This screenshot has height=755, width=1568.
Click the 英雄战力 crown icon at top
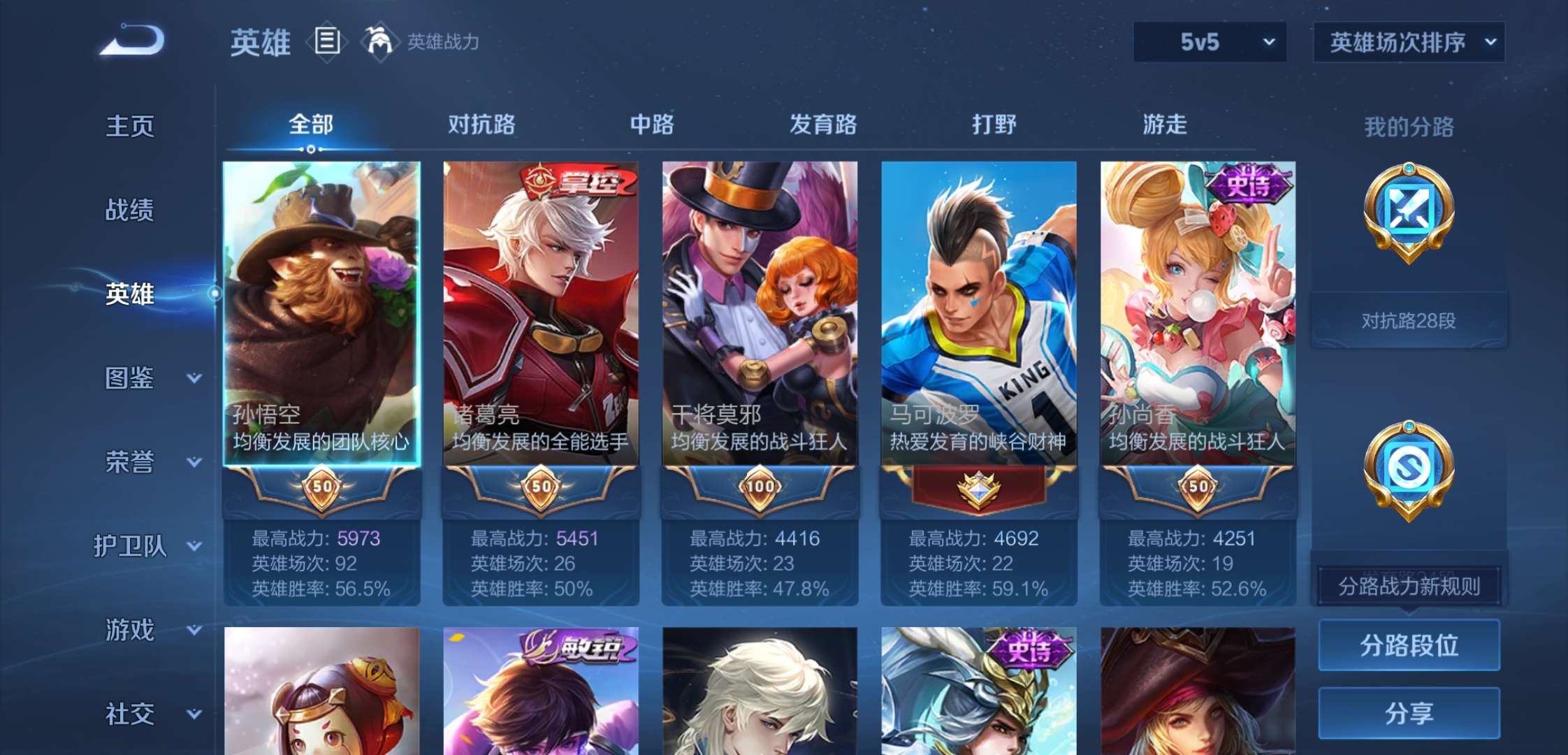coord(378,40)
